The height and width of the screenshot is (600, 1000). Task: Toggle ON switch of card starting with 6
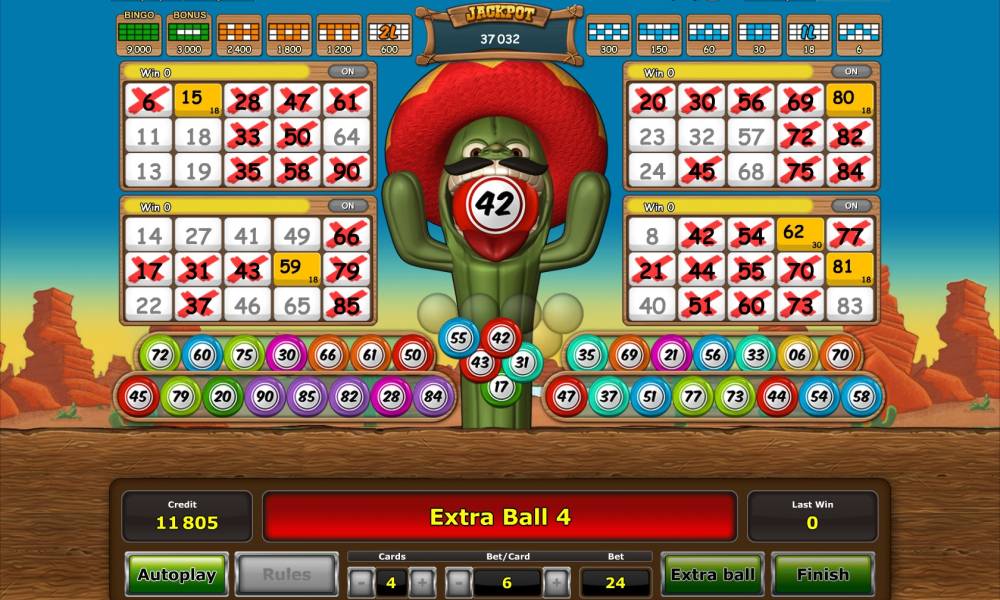(x=348, y=72)
